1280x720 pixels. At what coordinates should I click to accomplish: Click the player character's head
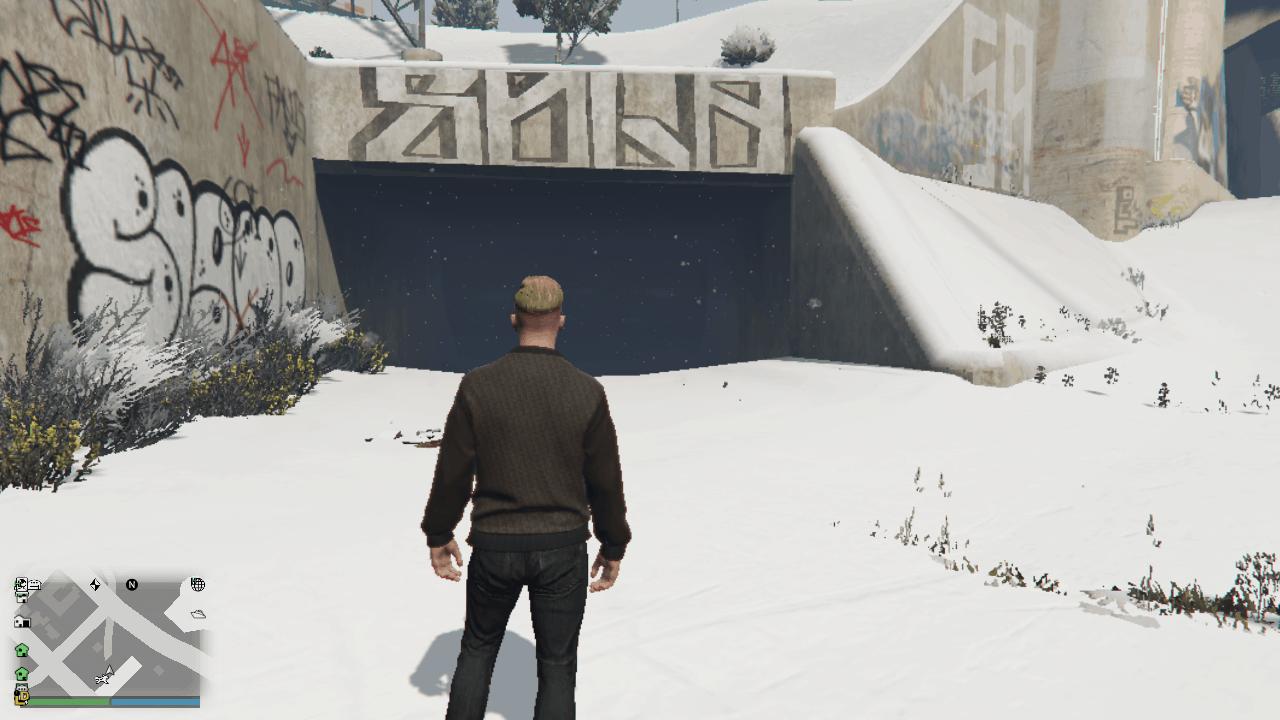pos(536,295)
